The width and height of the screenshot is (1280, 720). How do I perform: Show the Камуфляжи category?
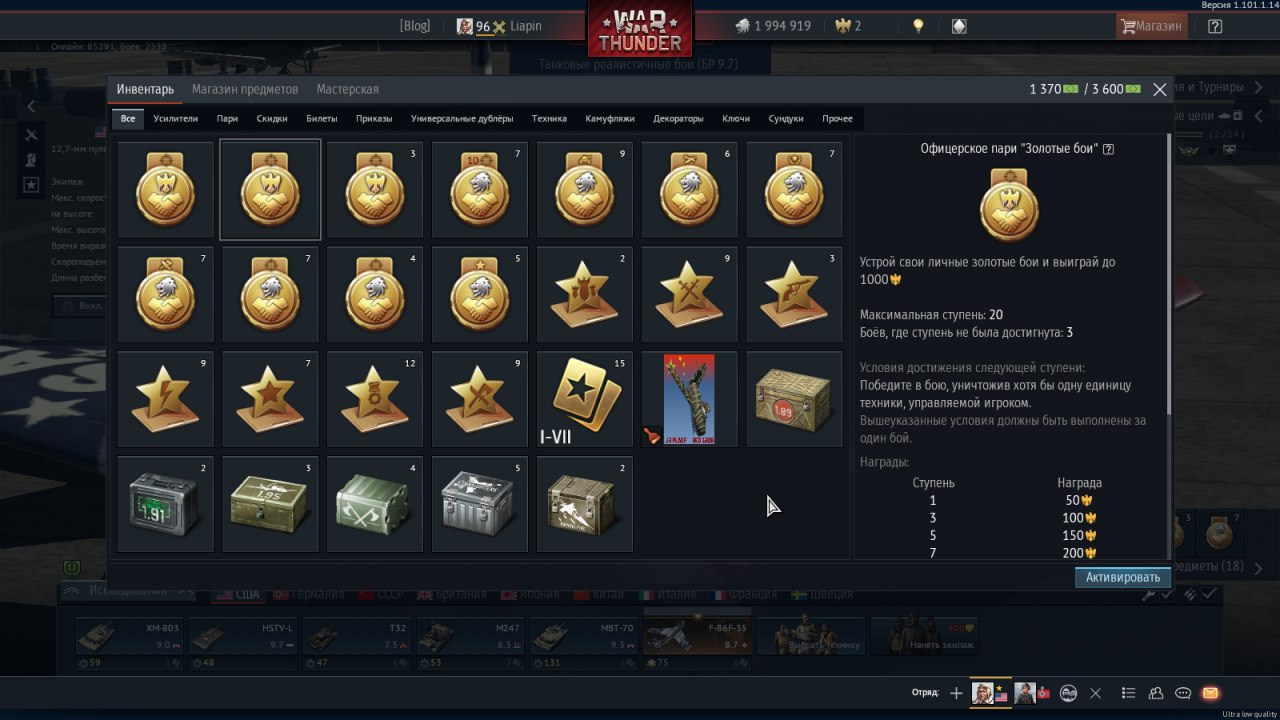(610, 118)
